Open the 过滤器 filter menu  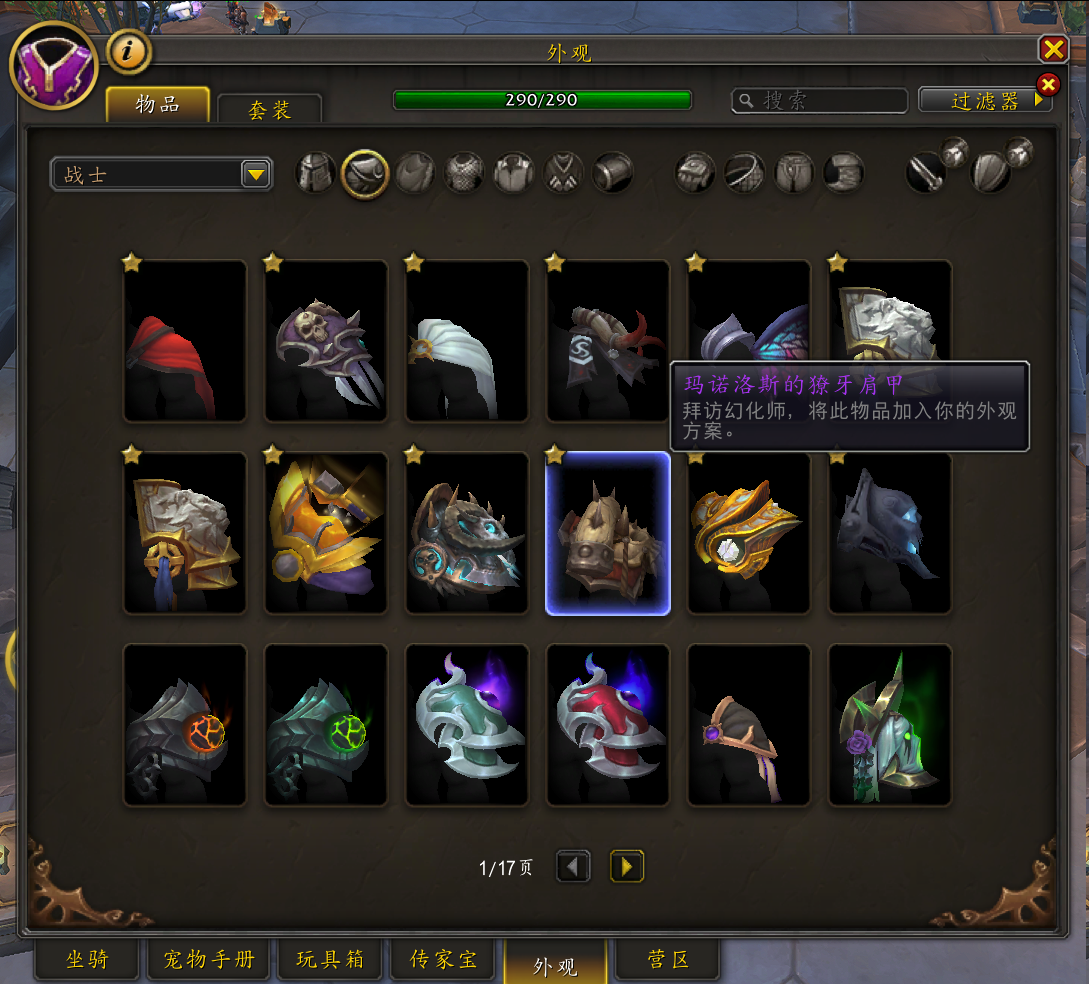click(985, 101)
